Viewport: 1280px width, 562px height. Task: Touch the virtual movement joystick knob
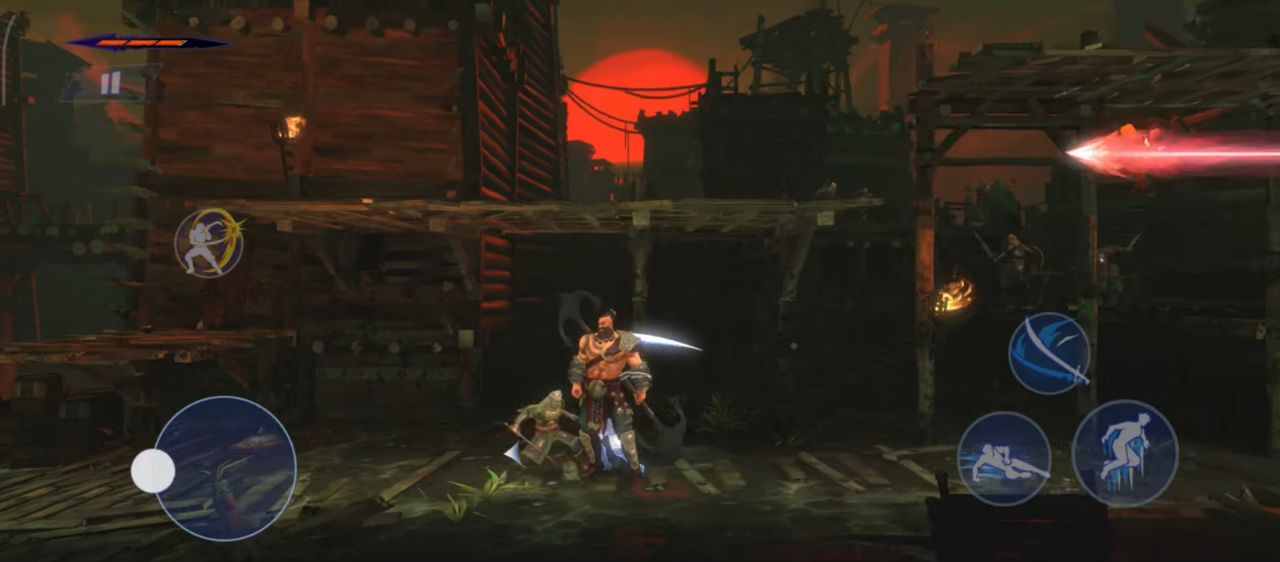point(153,471)
